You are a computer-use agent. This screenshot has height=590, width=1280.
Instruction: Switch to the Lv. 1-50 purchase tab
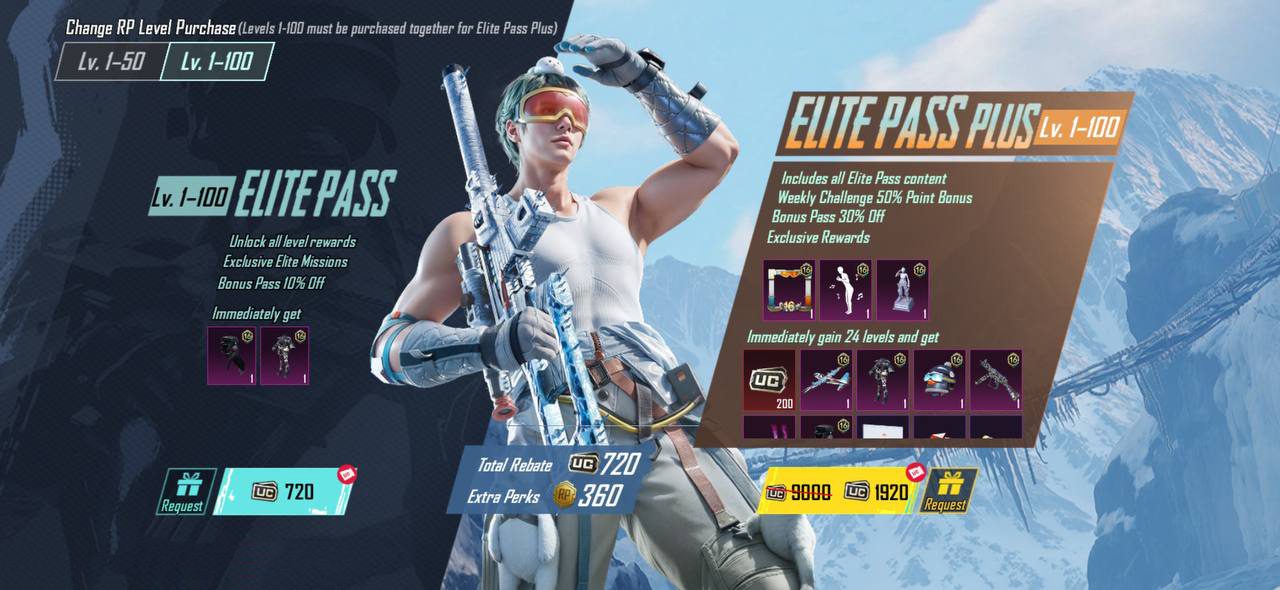coord(111,62)
